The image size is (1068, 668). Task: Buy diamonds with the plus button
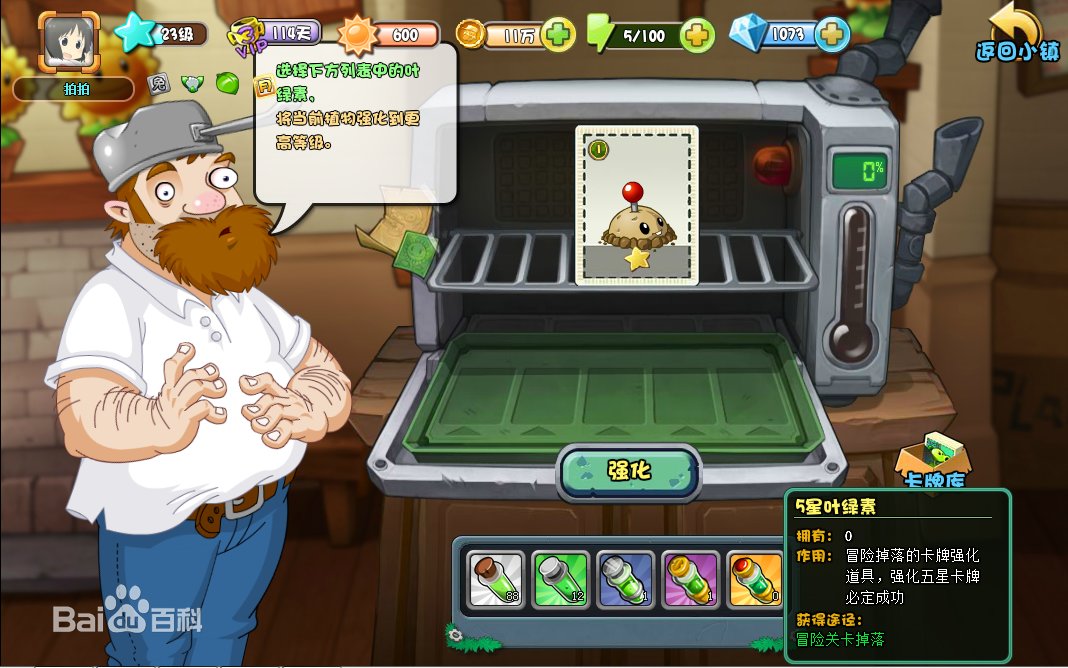click(x=831, y=35)
